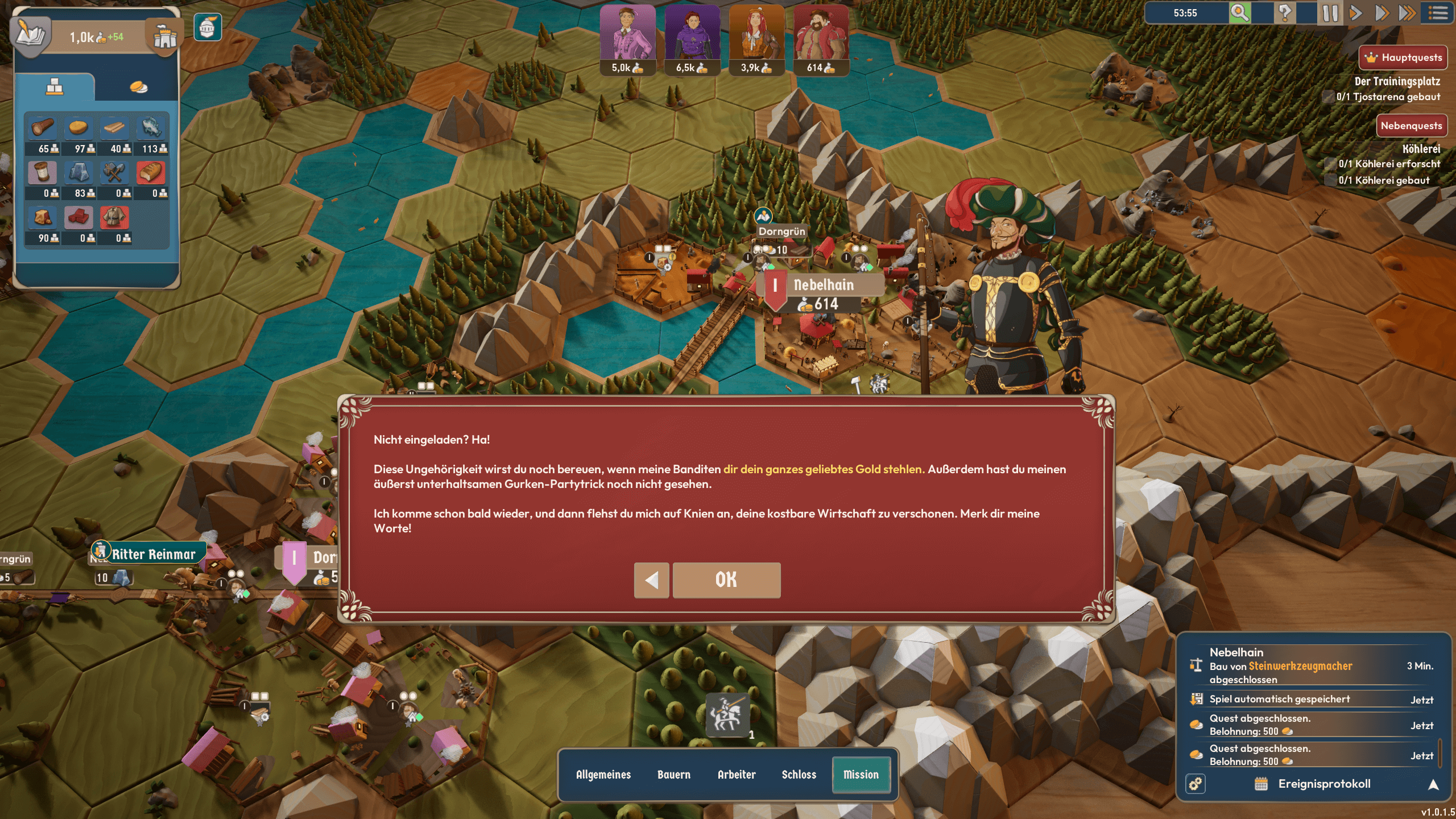Image resolution: width=1456 pixels, height=819 pixels.
Task: Switch to the gold coins resource tab
Action: pyautogui.click(x=138, y=87)
